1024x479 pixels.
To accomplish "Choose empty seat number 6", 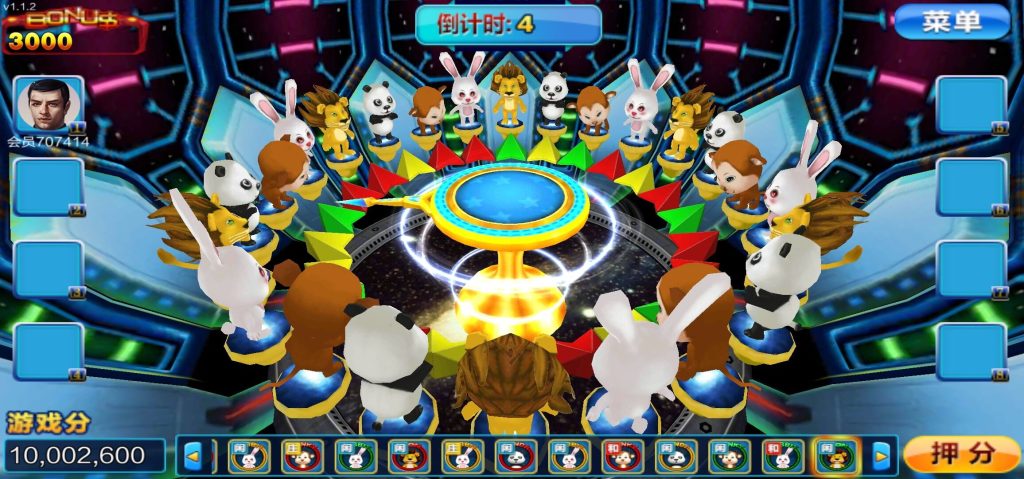I will pyautogui.click(x=971, y=187).
